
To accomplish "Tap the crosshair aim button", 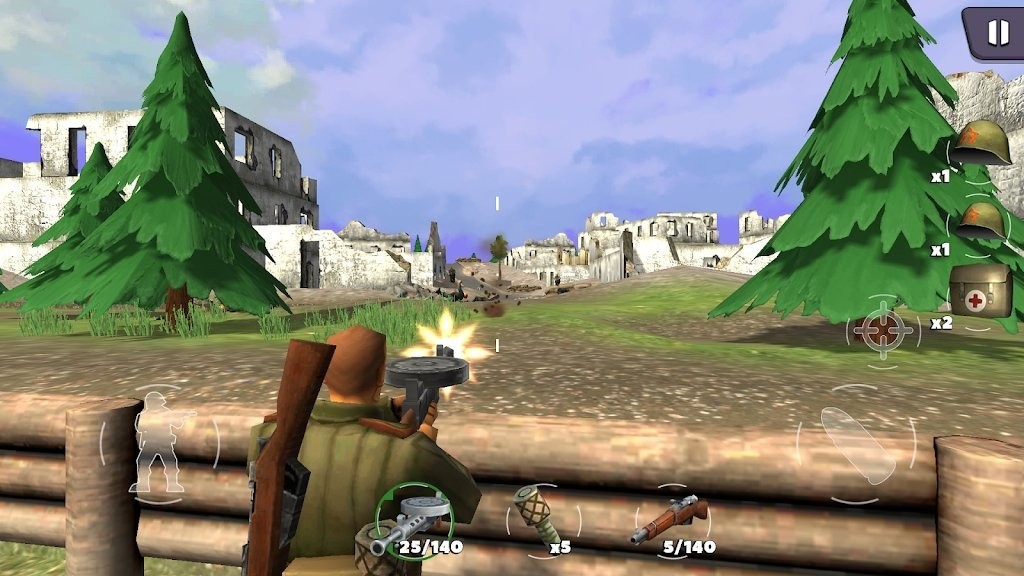I will point(882,331).
